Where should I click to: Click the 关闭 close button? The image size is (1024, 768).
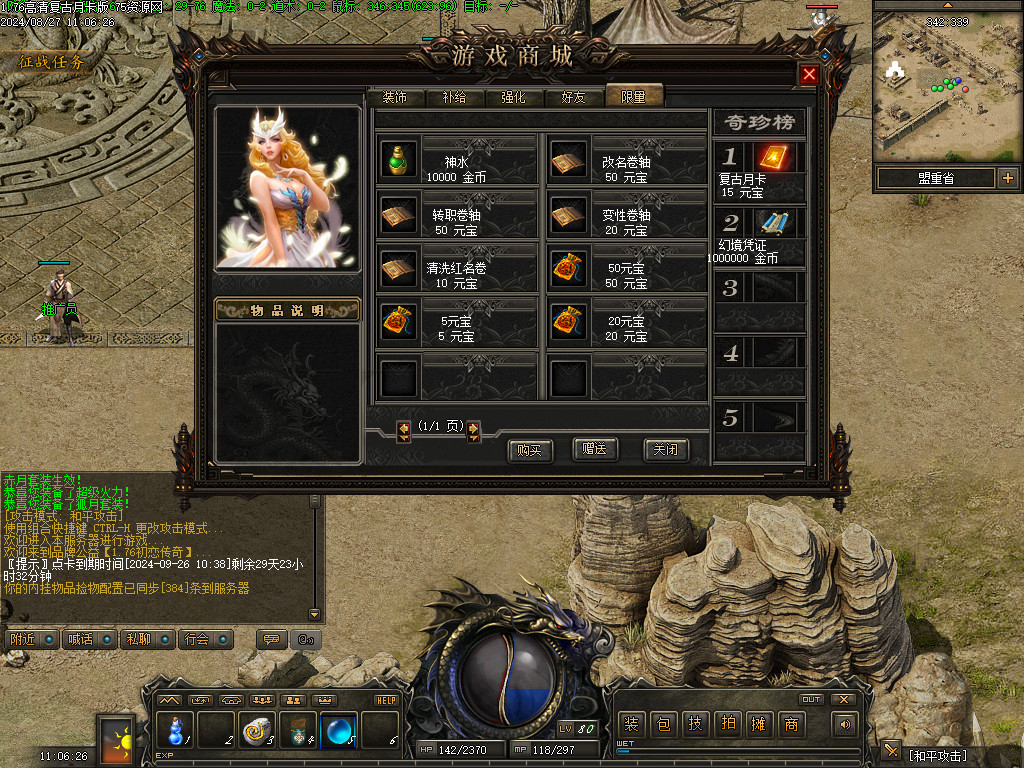[665, 449]
